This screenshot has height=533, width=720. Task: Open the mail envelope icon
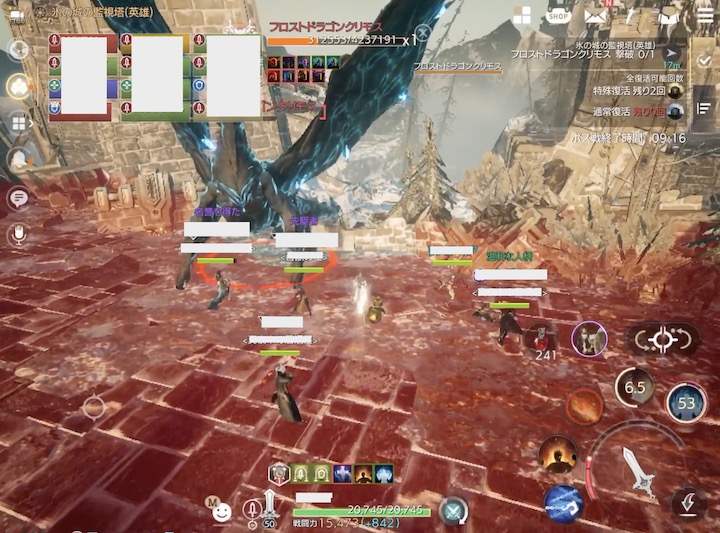pos(596,15)
